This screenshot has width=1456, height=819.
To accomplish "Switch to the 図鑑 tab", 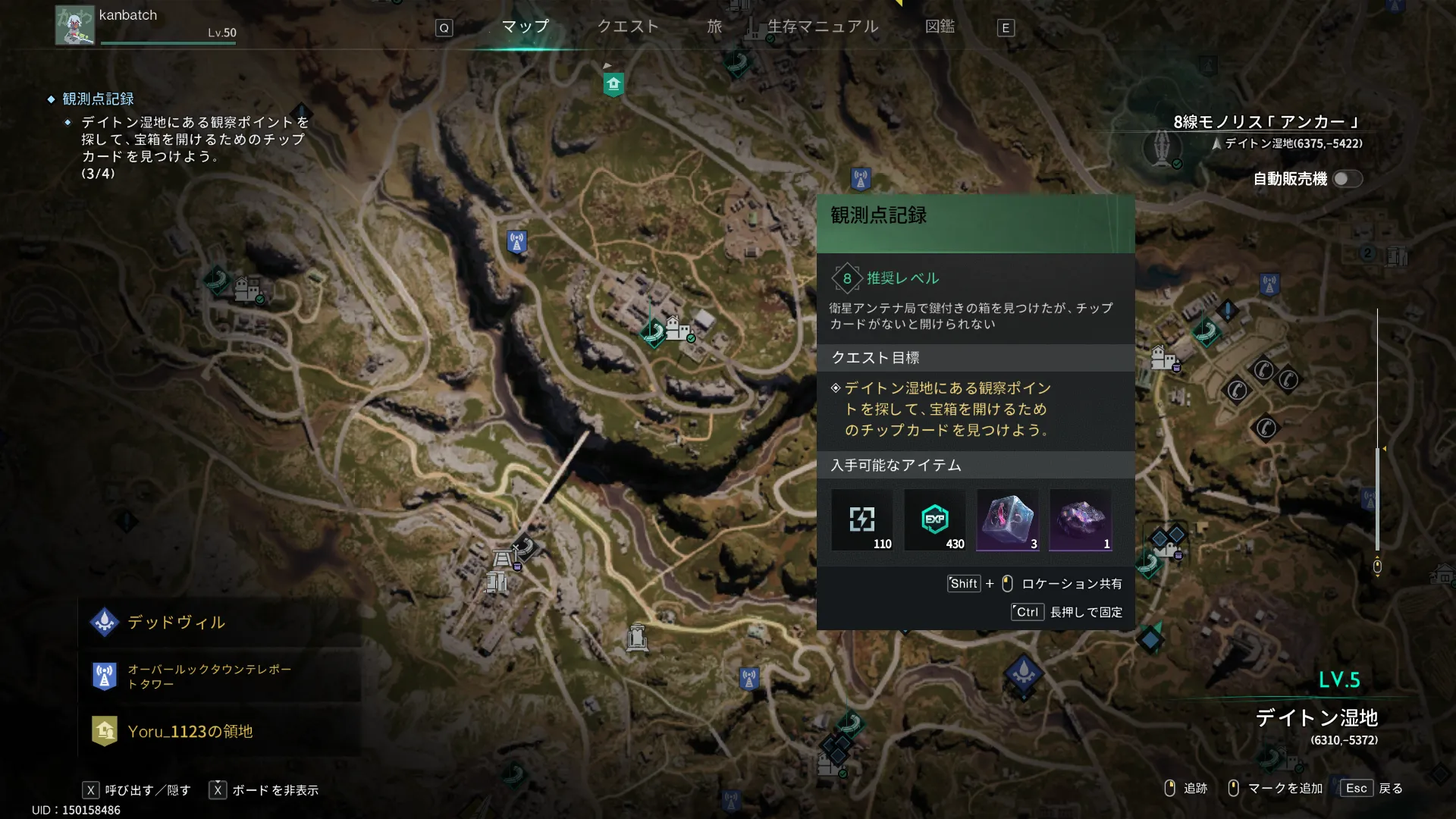I will tap(940, 27).
